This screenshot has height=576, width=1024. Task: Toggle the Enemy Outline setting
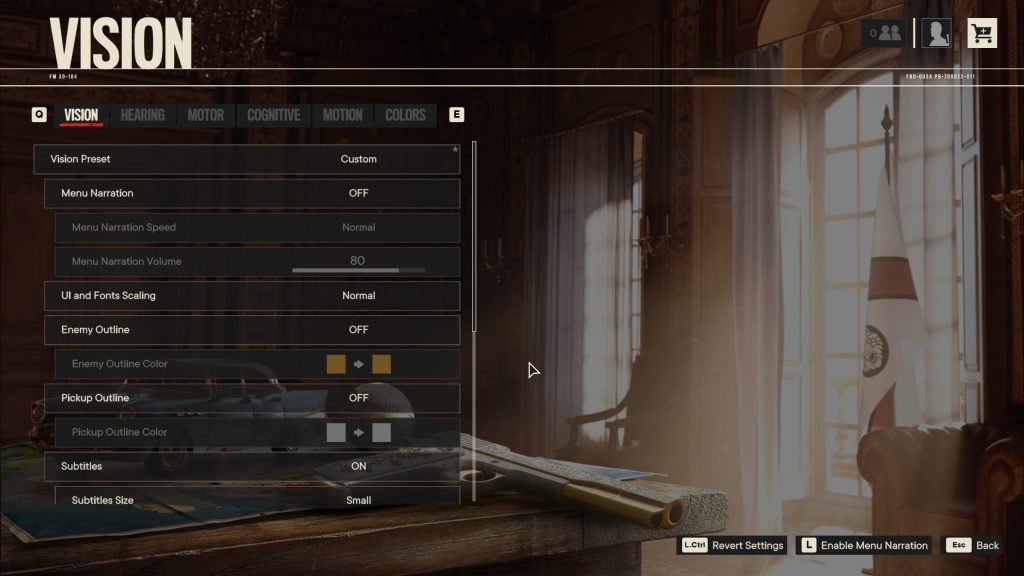252,330
